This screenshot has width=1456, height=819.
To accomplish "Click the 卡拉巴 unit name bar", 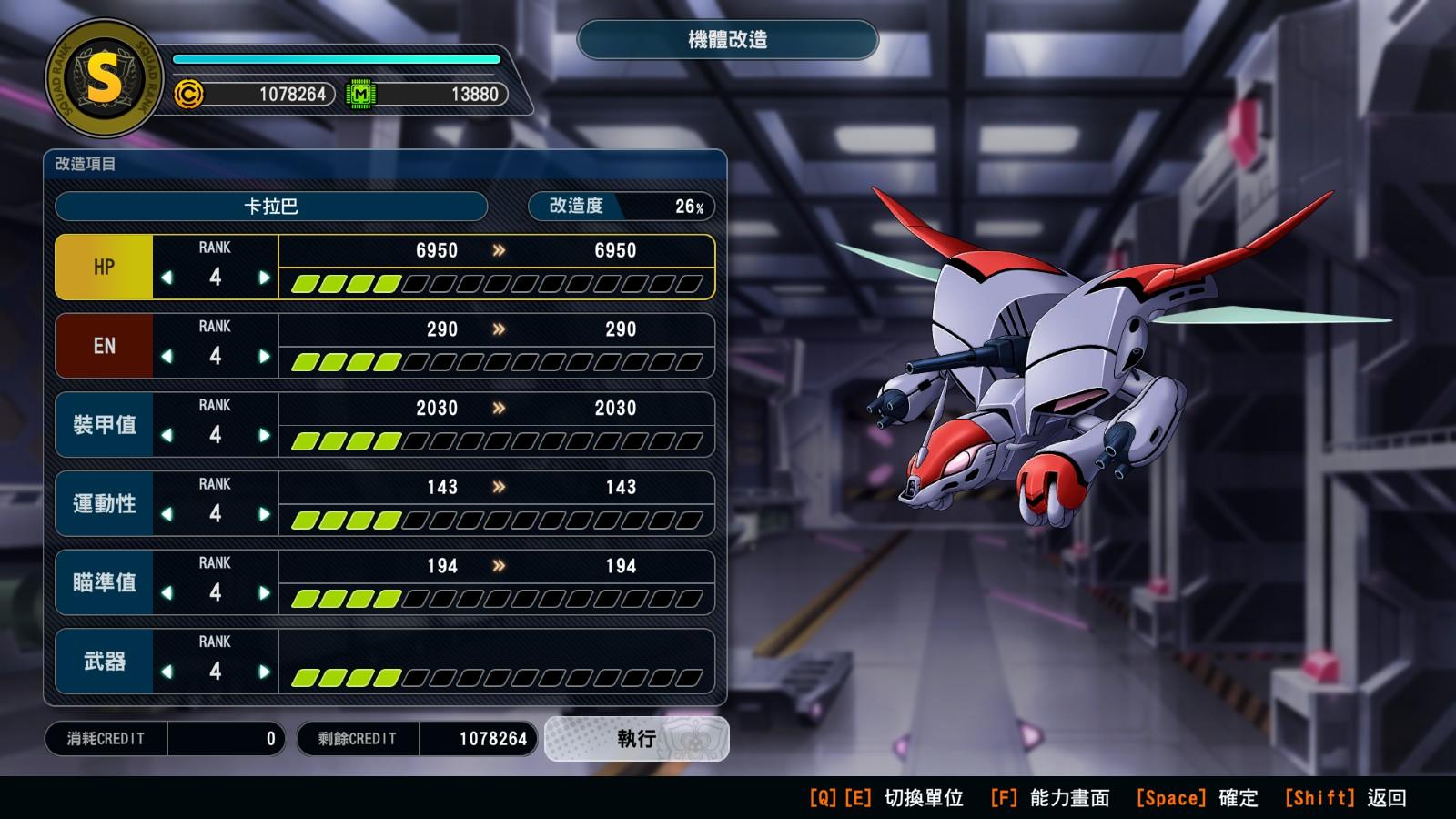I will pos(271,207).
